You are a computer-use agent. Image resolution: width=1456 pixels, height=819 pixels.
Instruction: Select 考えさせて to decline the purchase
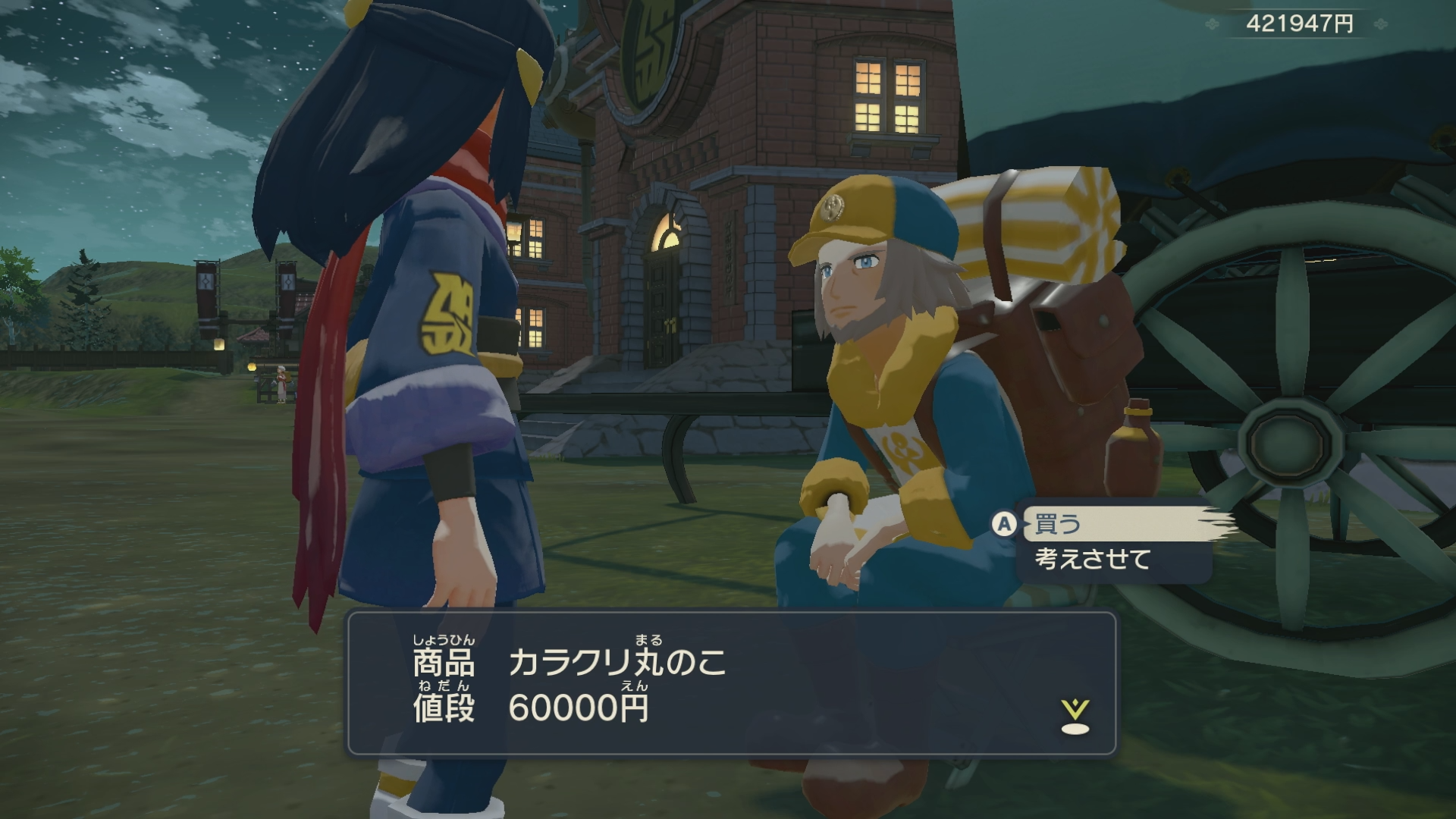tap(1094, 560)
